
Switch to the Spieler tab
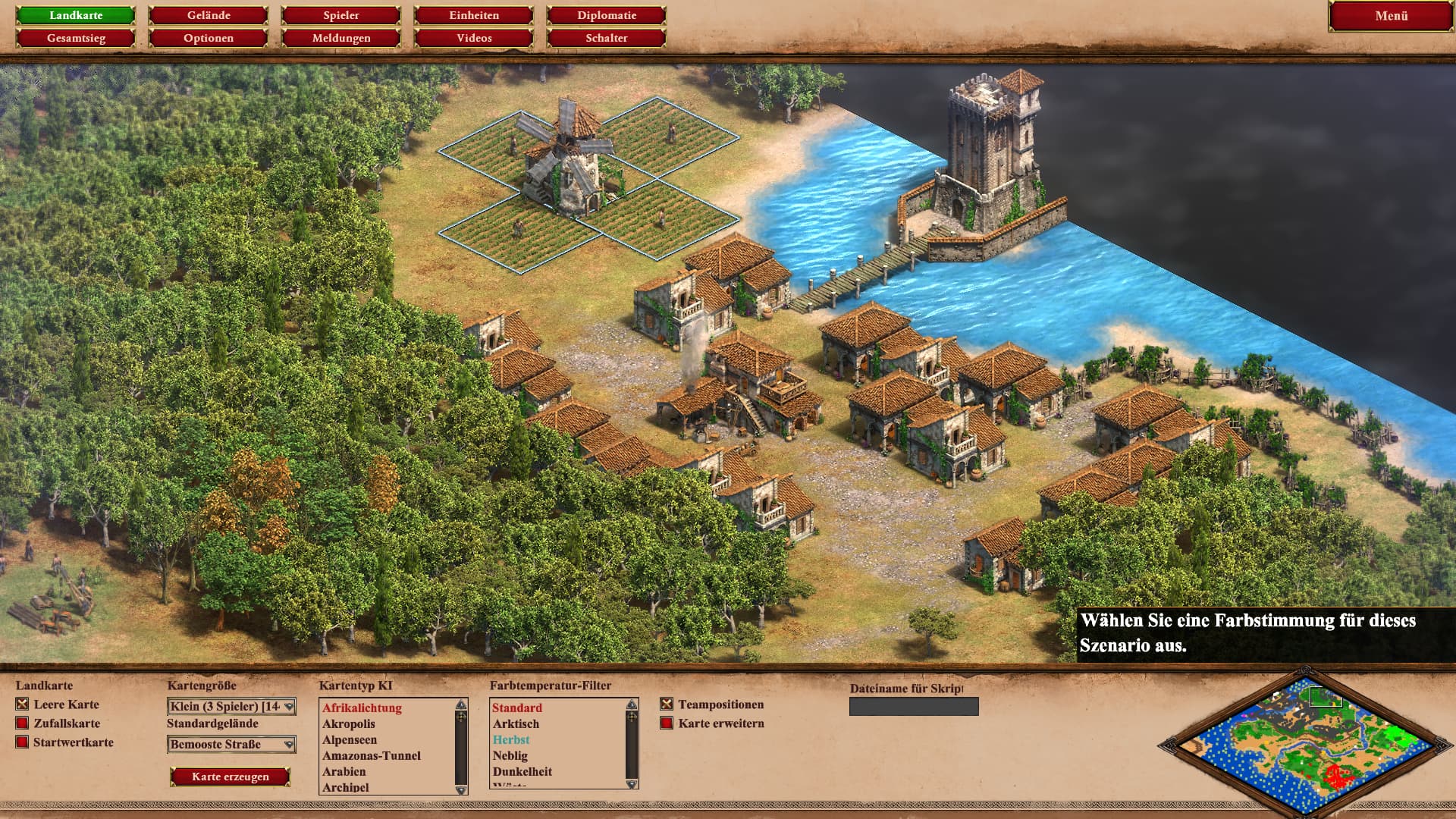(341, 15)
